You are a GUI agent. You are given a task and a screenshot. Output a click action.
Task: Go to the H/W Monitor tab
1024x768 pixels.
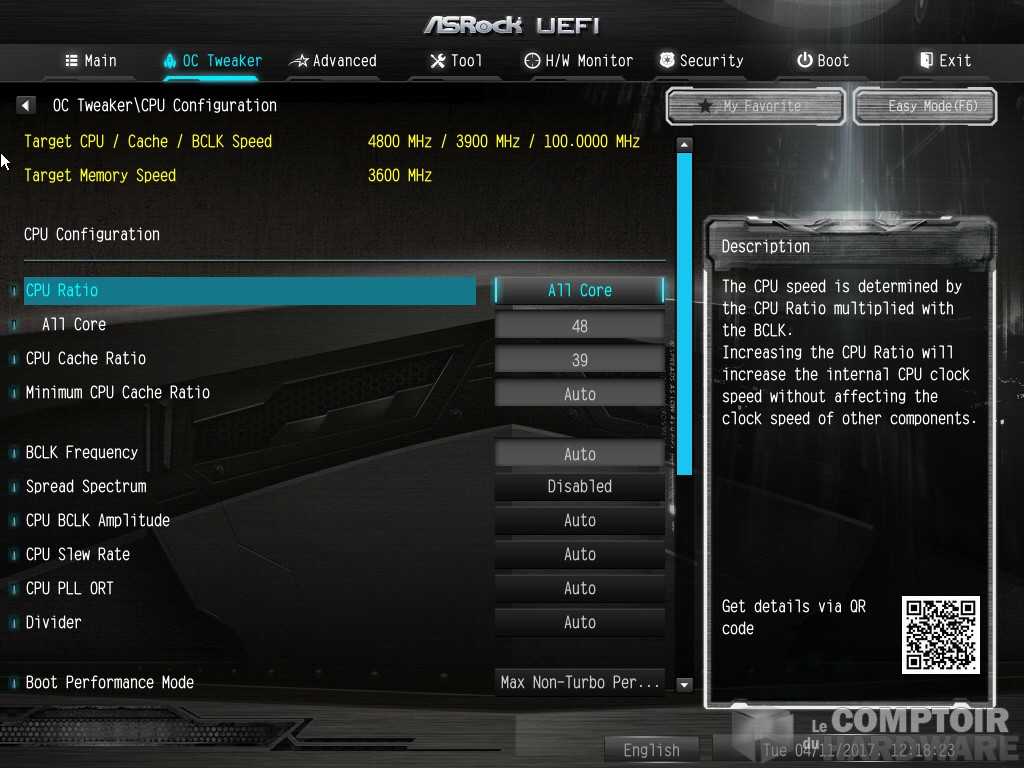(x=579, y=61)
